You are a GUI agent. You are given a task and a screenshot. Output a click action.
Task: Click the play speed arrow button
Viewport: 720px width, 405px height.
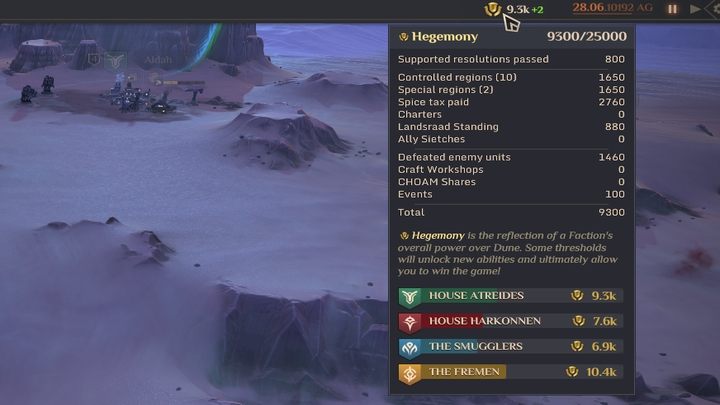tap(696, 9)
